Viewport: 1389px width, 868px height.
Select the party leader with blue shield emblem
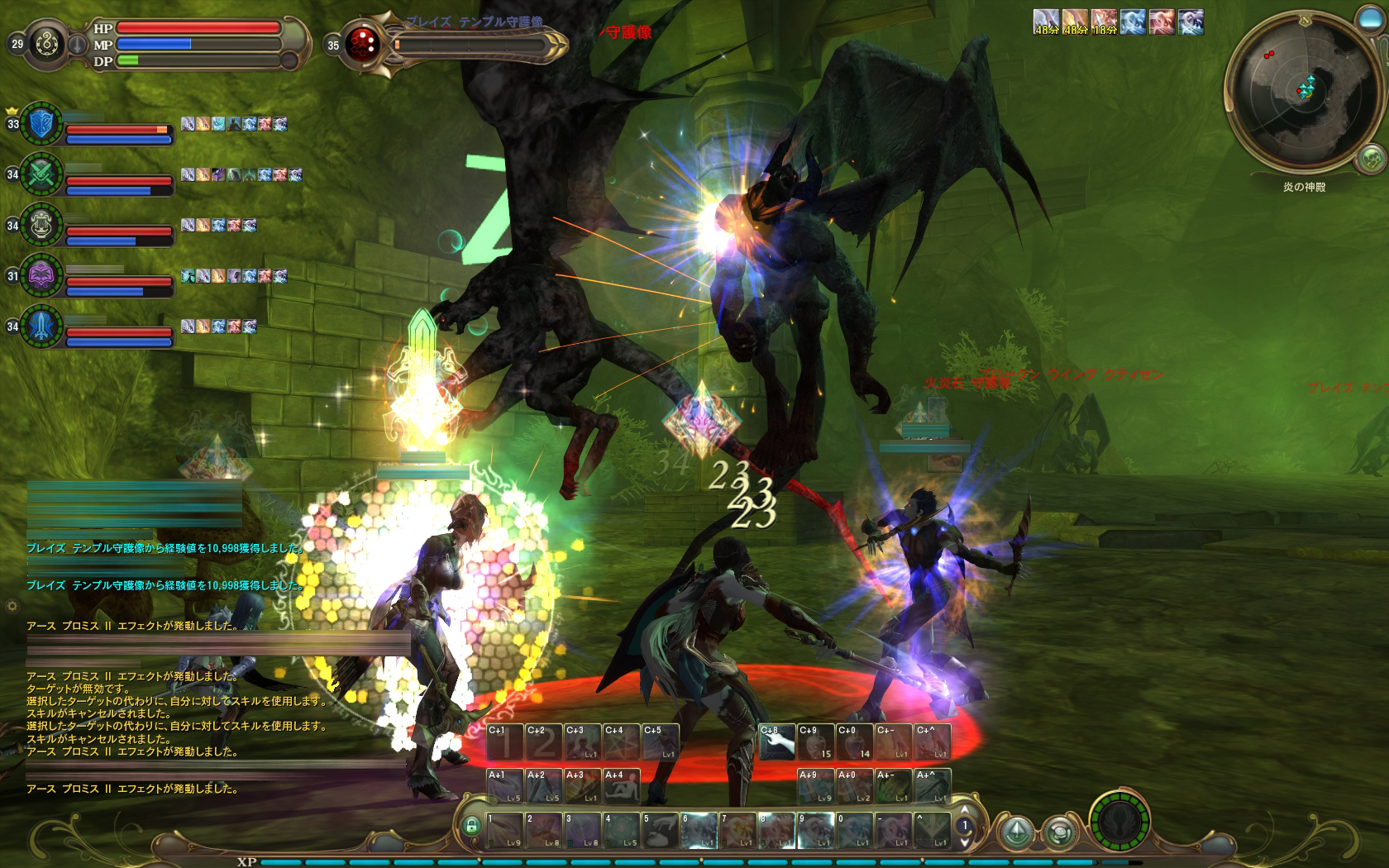tap(41, 124)
